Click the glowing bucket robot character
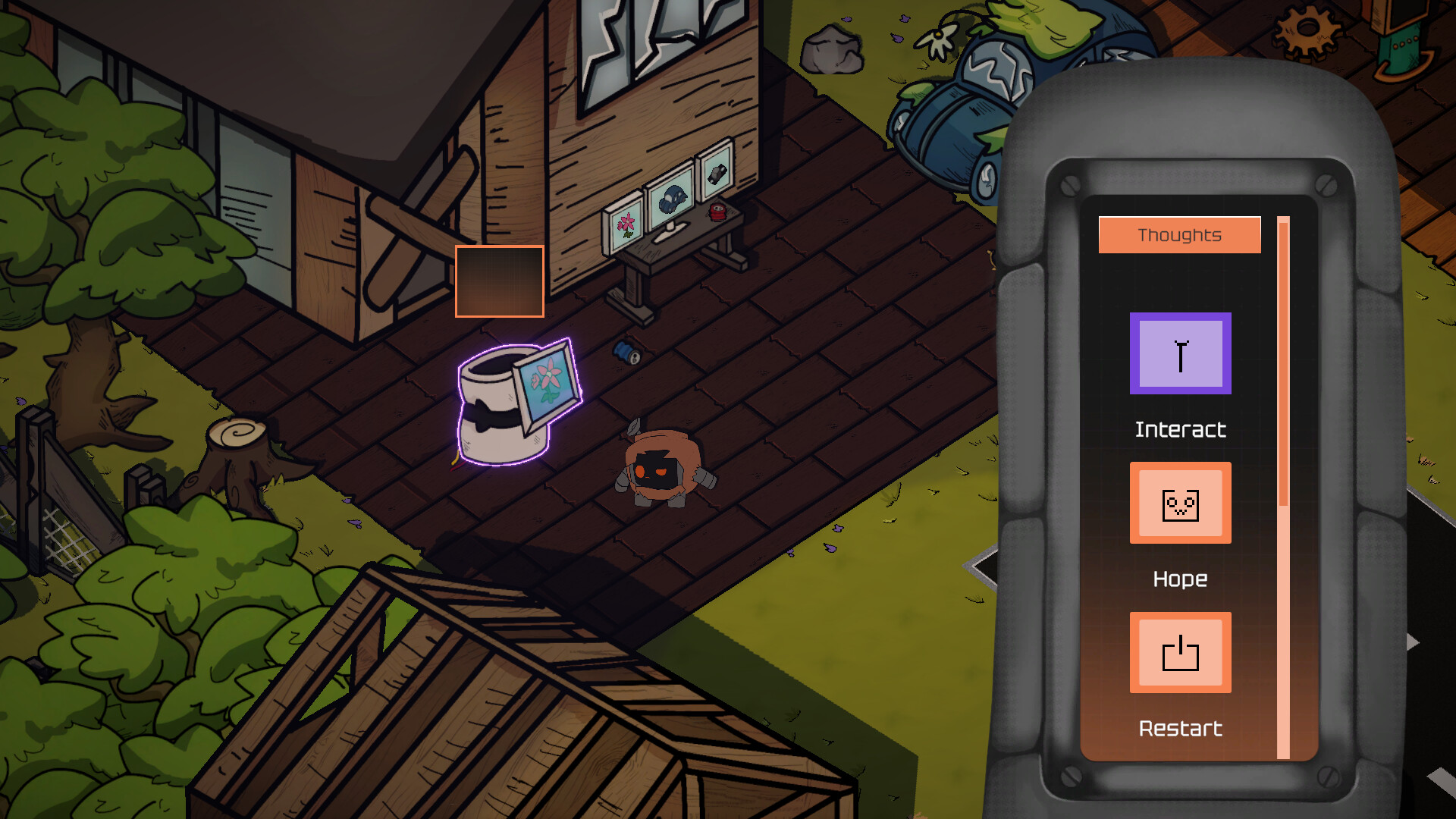The width and height of the screenshot is (1456, 819). coord(500,409)
